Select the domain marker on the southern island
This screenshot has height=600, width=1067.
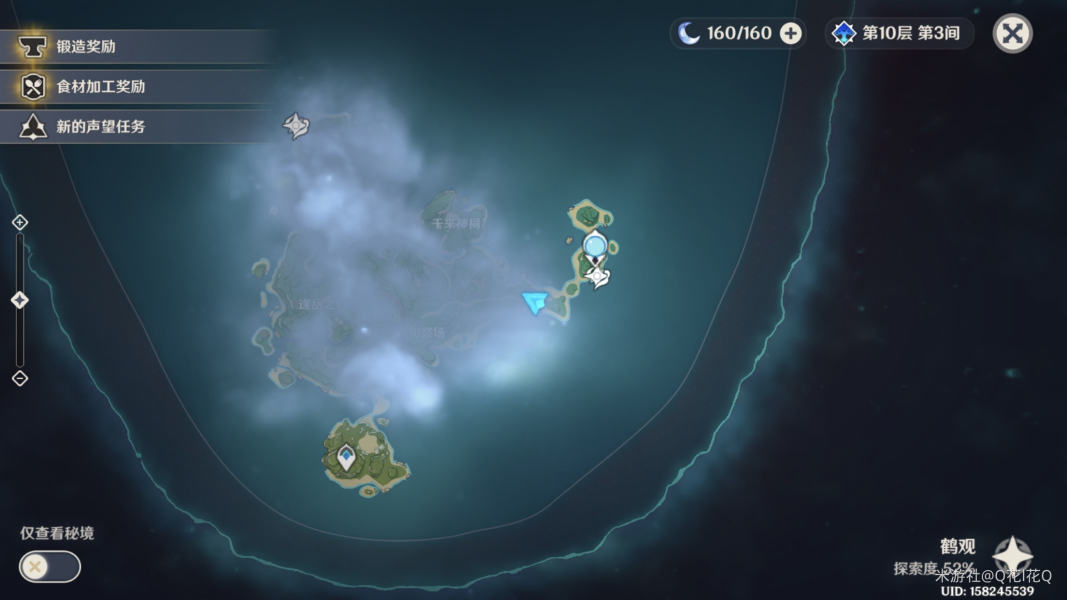(x=346, y=458)
